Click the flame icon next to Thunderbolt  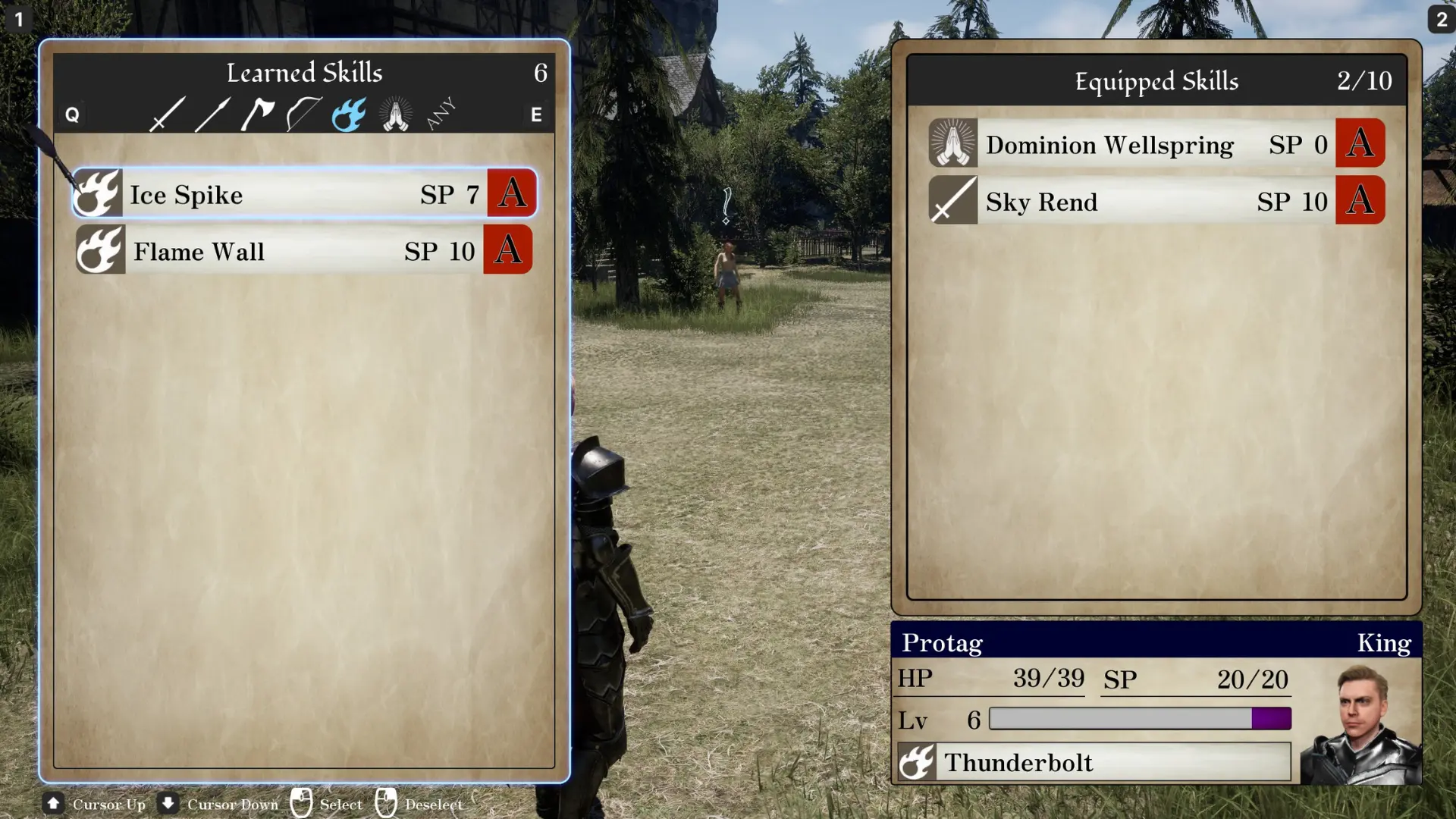point(918,763)
